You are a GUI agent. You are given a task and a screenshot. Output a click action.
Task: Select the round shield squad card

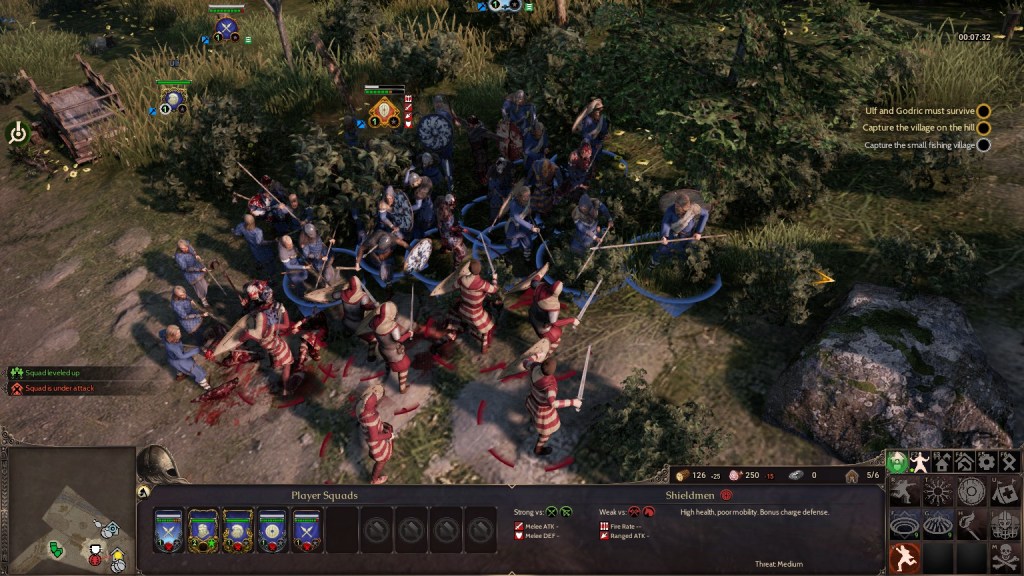coord(272,529)
